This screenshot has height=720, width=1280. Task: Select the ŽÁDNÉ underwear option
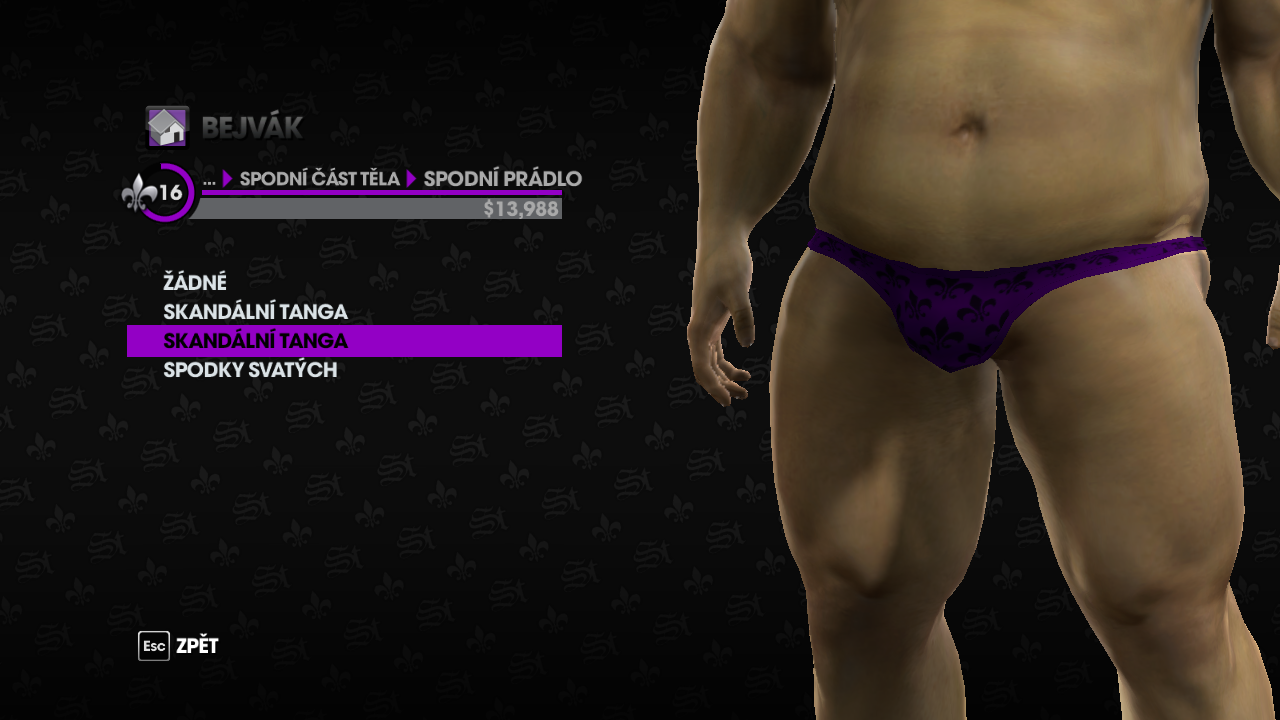click(x=195, y=283)
